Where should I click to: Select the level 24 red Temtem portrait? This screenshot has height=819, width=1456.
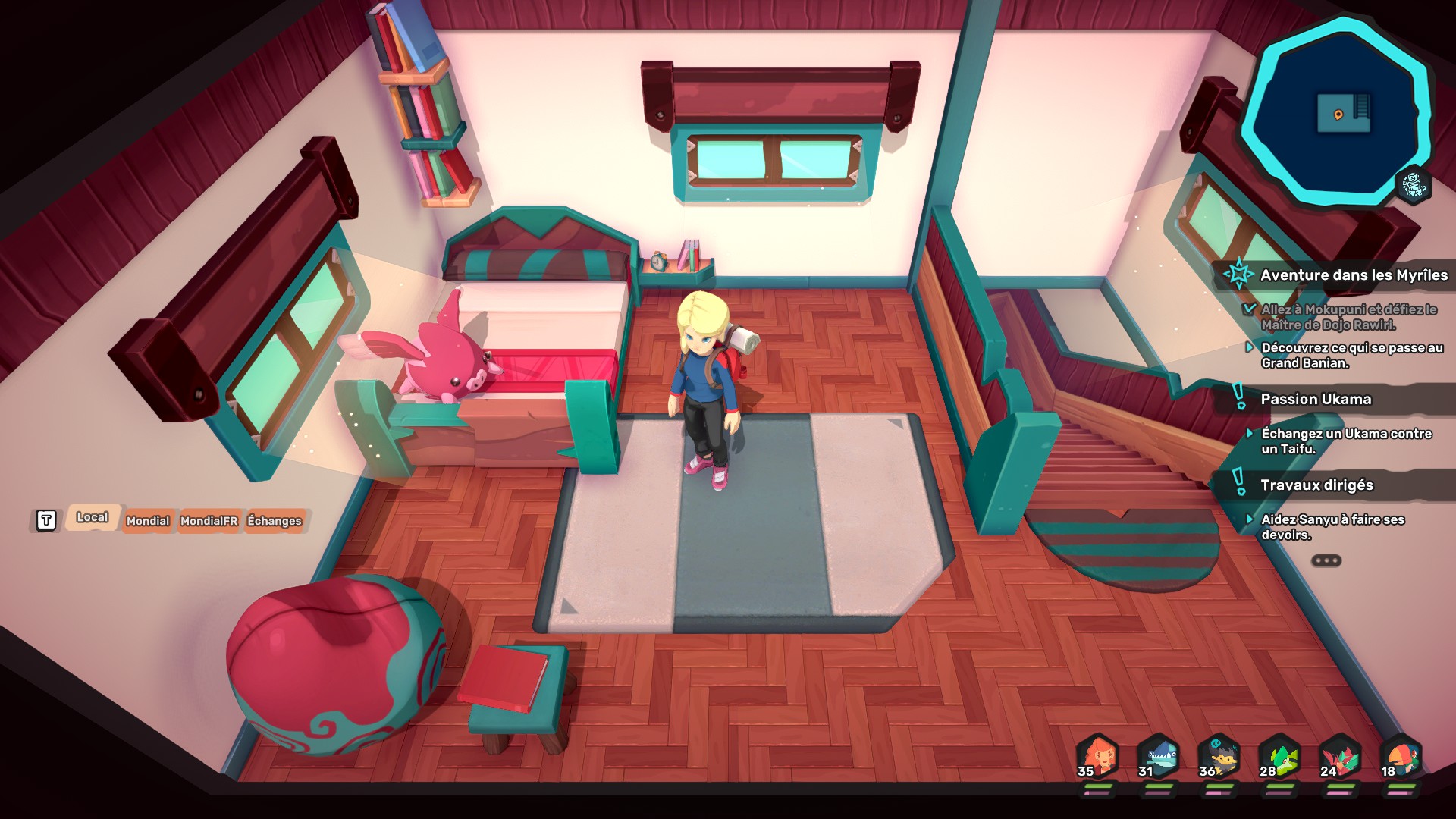(1340, 757)
